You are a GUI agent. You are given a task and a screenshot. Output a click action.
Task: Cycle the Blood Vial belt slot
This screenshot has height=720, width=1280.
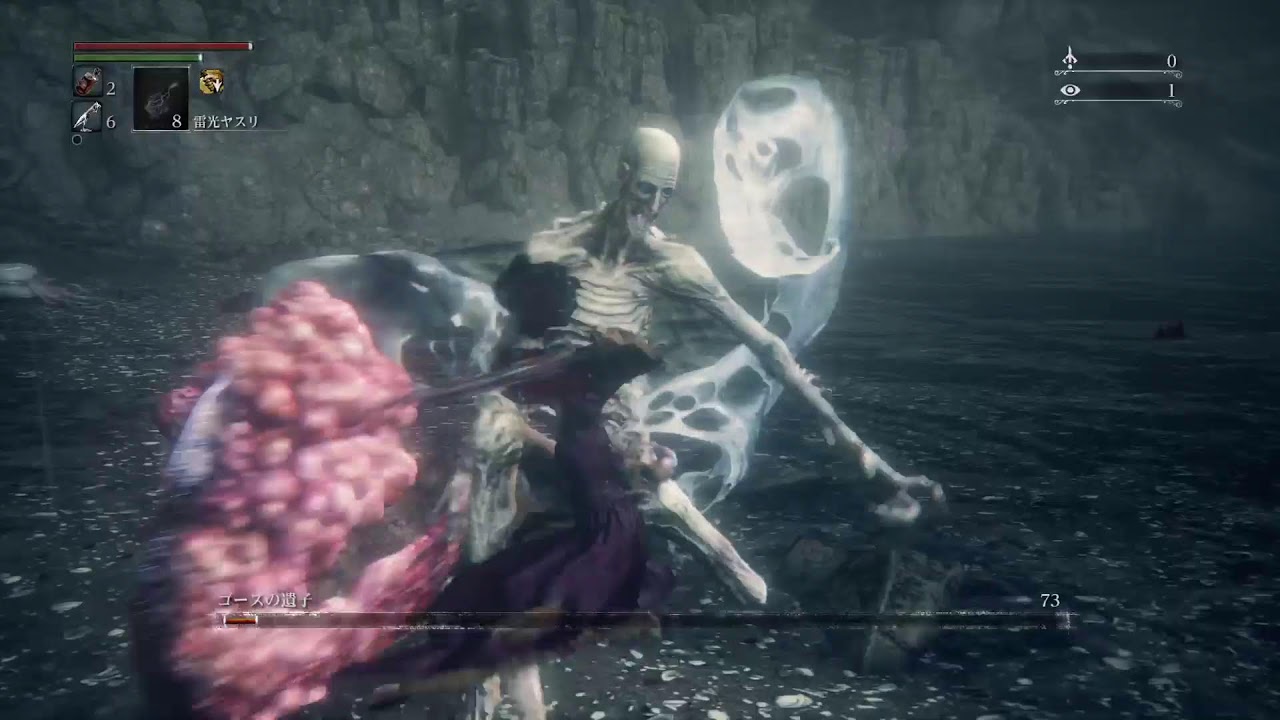point(90,80)
